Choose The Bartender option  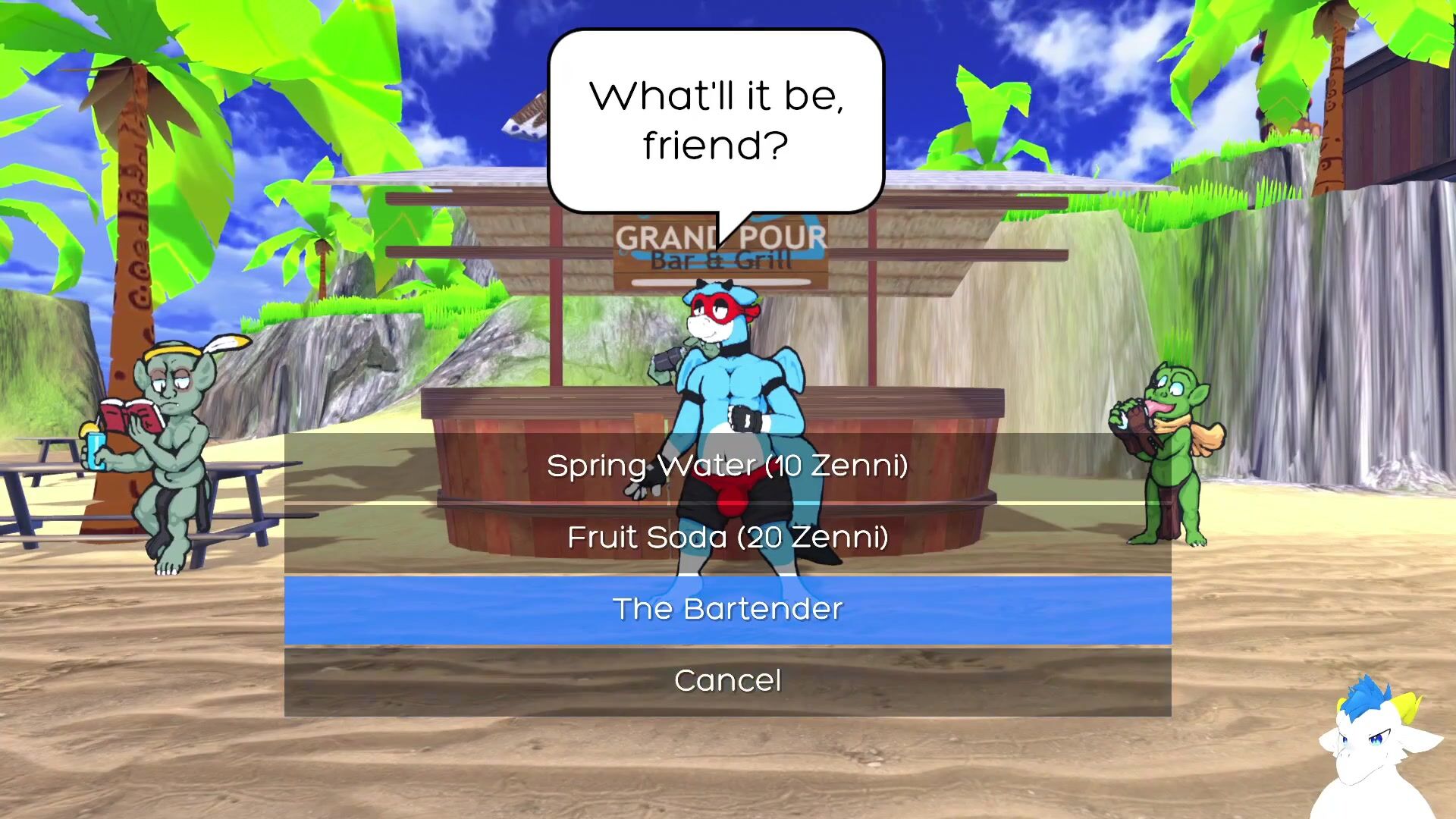click(727, 610)
